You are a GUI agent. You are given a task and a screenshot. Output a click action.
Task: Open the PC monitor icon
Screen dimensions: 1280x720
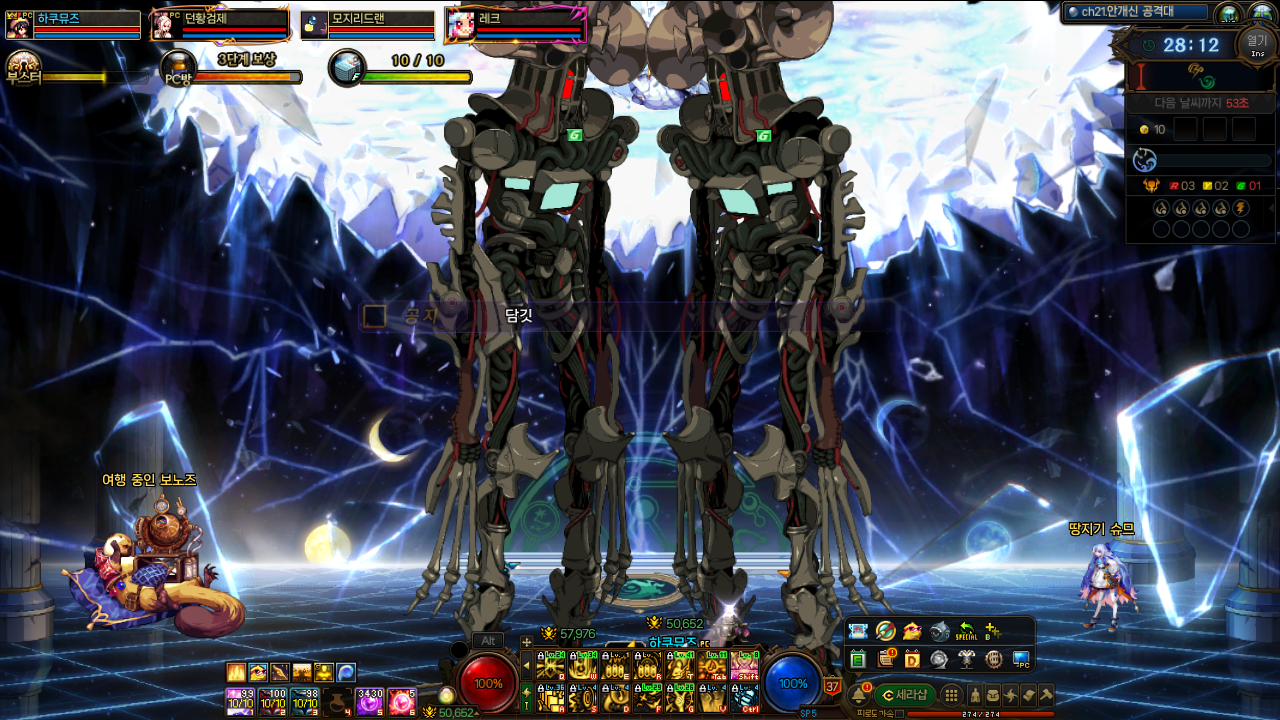[1020, 659]
